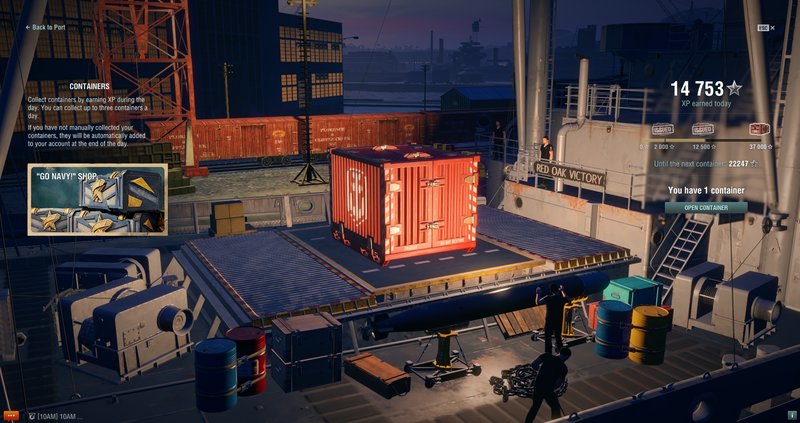Go back to Port
Image resolution: width=800 pixels, height=423 pixels.
(47, 27)
